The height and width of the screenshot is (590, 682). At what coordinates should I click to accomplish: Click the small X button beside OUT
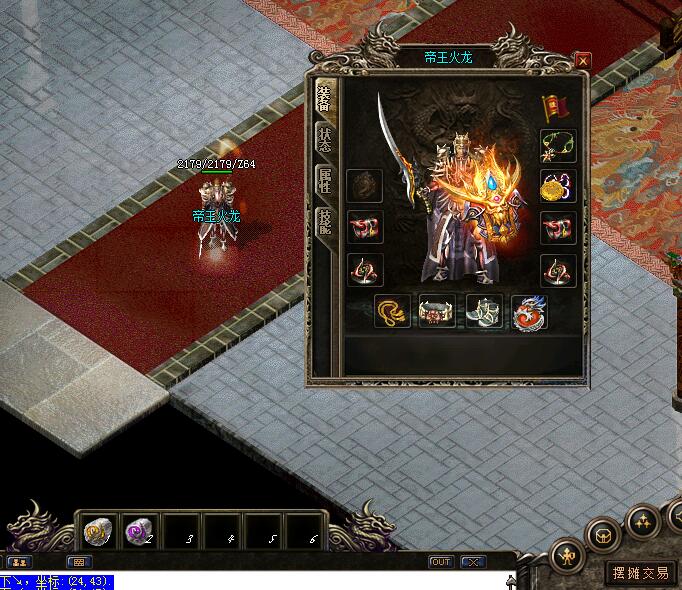click(473, 562)
